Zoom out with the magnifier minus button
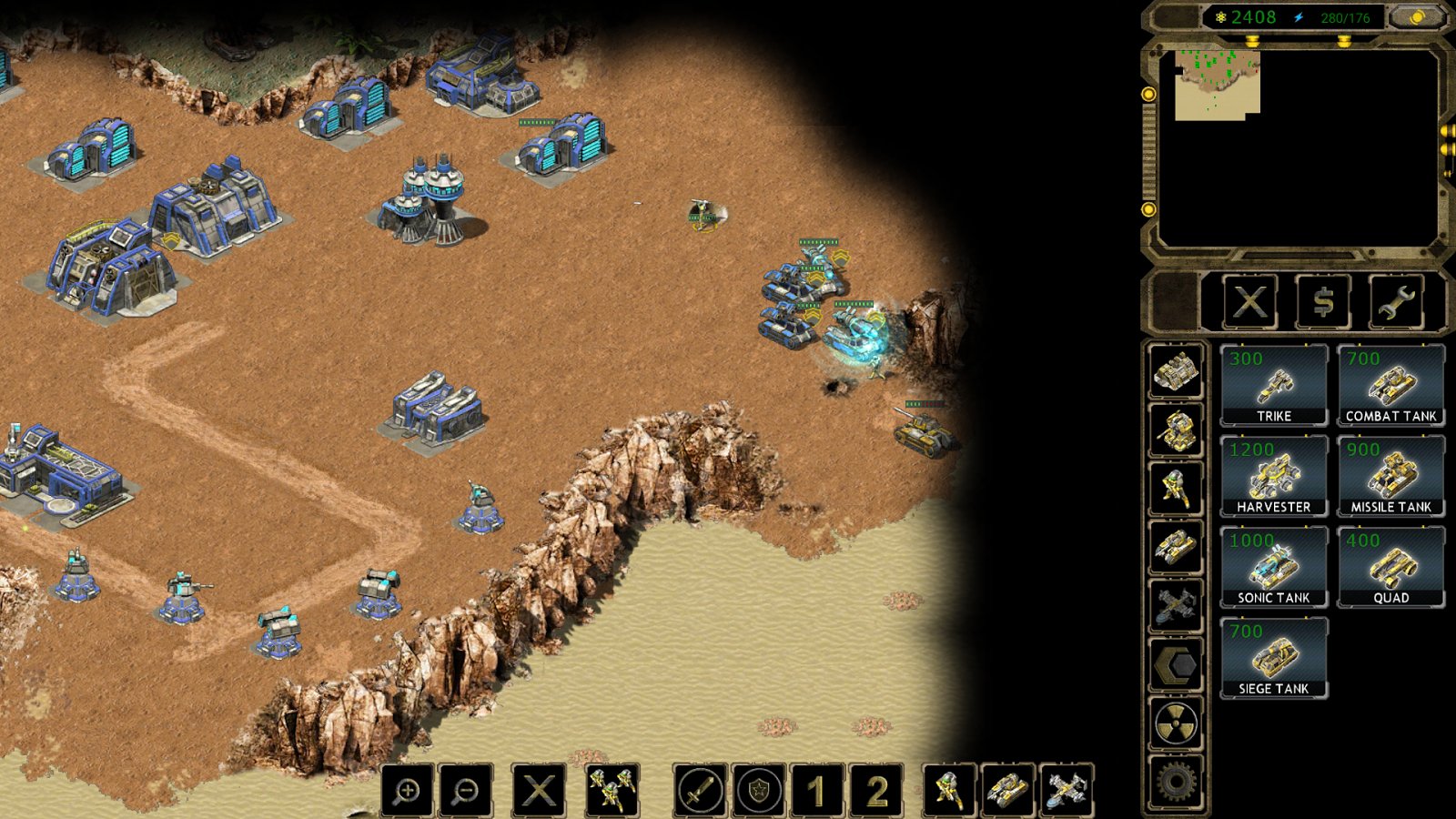 [466, 790]
